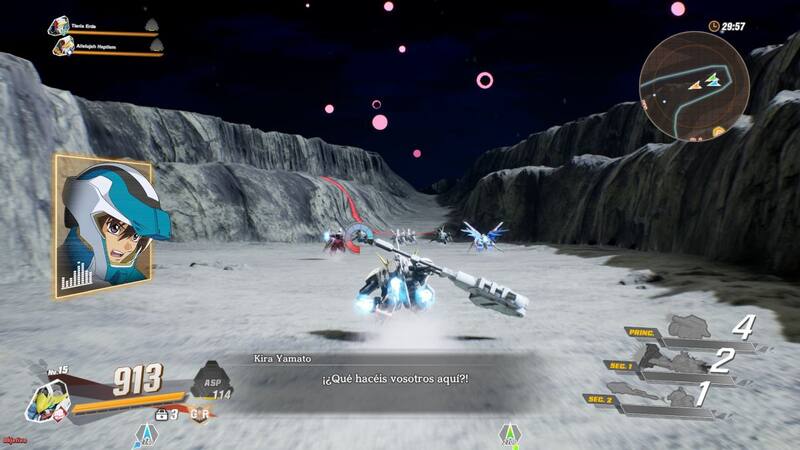Click Kira Yamato's pilot portrait
Screen dimensions: 800x450
click(x=103, y=226)
